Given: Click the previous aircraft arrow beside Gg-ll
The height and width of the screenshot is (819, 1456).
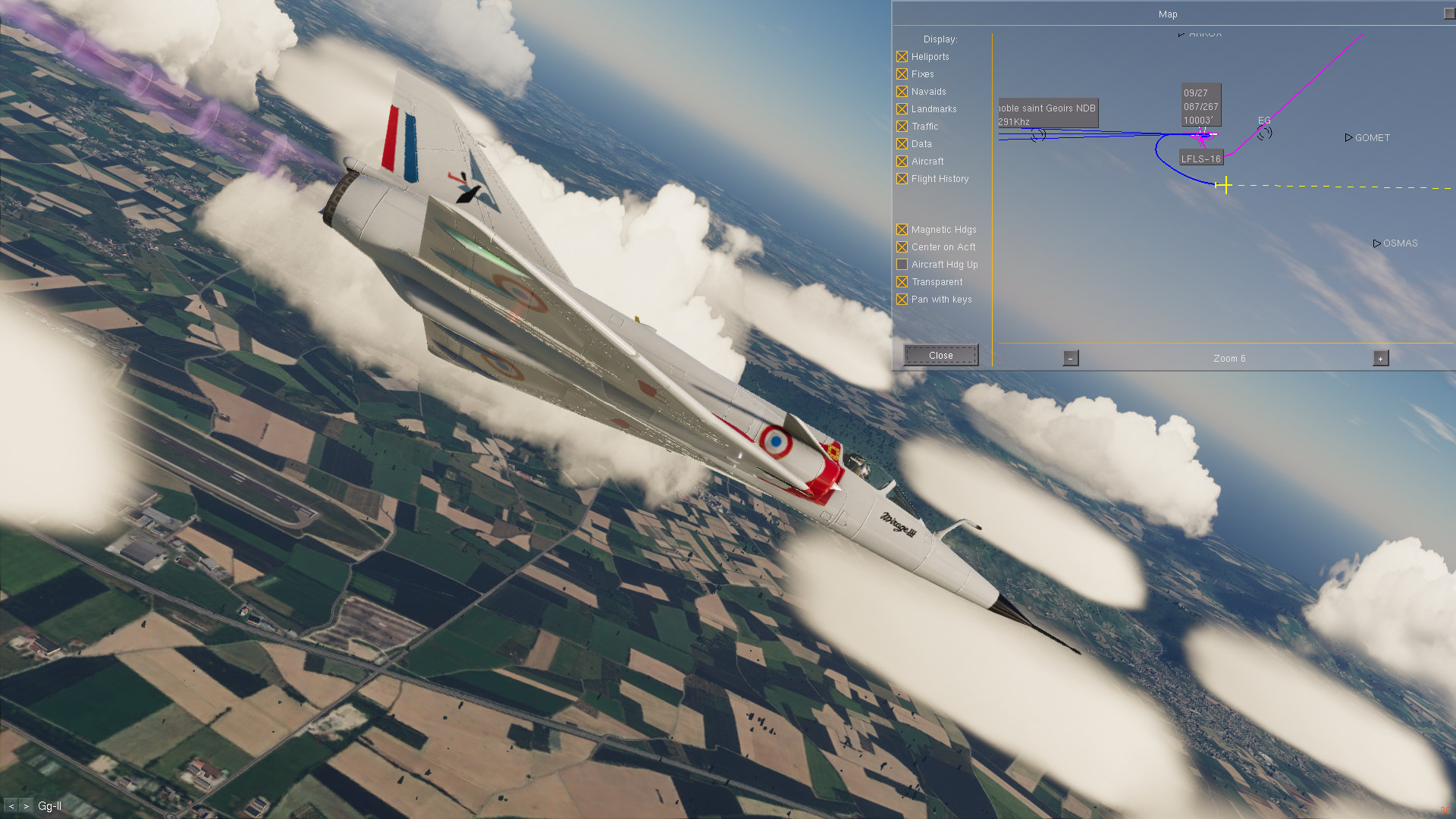Looking at the screenshot, I should point(11,806).
